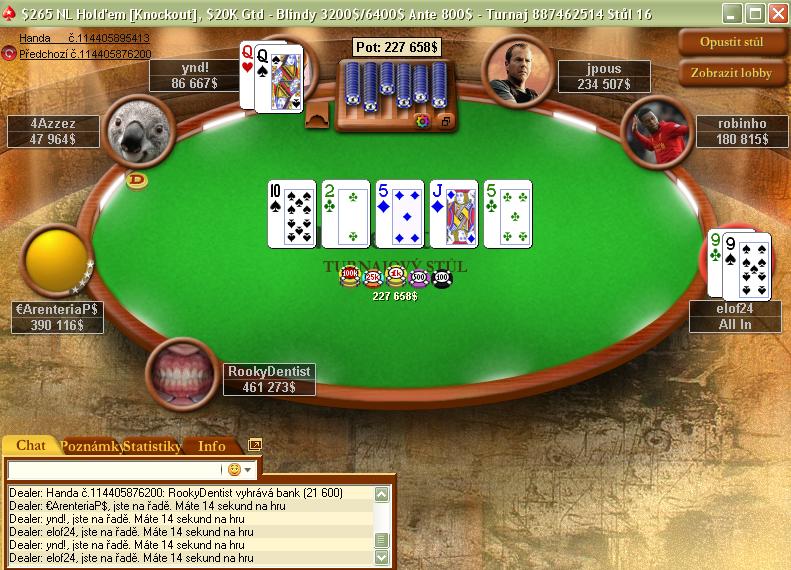Open the smiley emoticon dropdown
Viewport: 791px width, 570px height.
pos(241,469)
